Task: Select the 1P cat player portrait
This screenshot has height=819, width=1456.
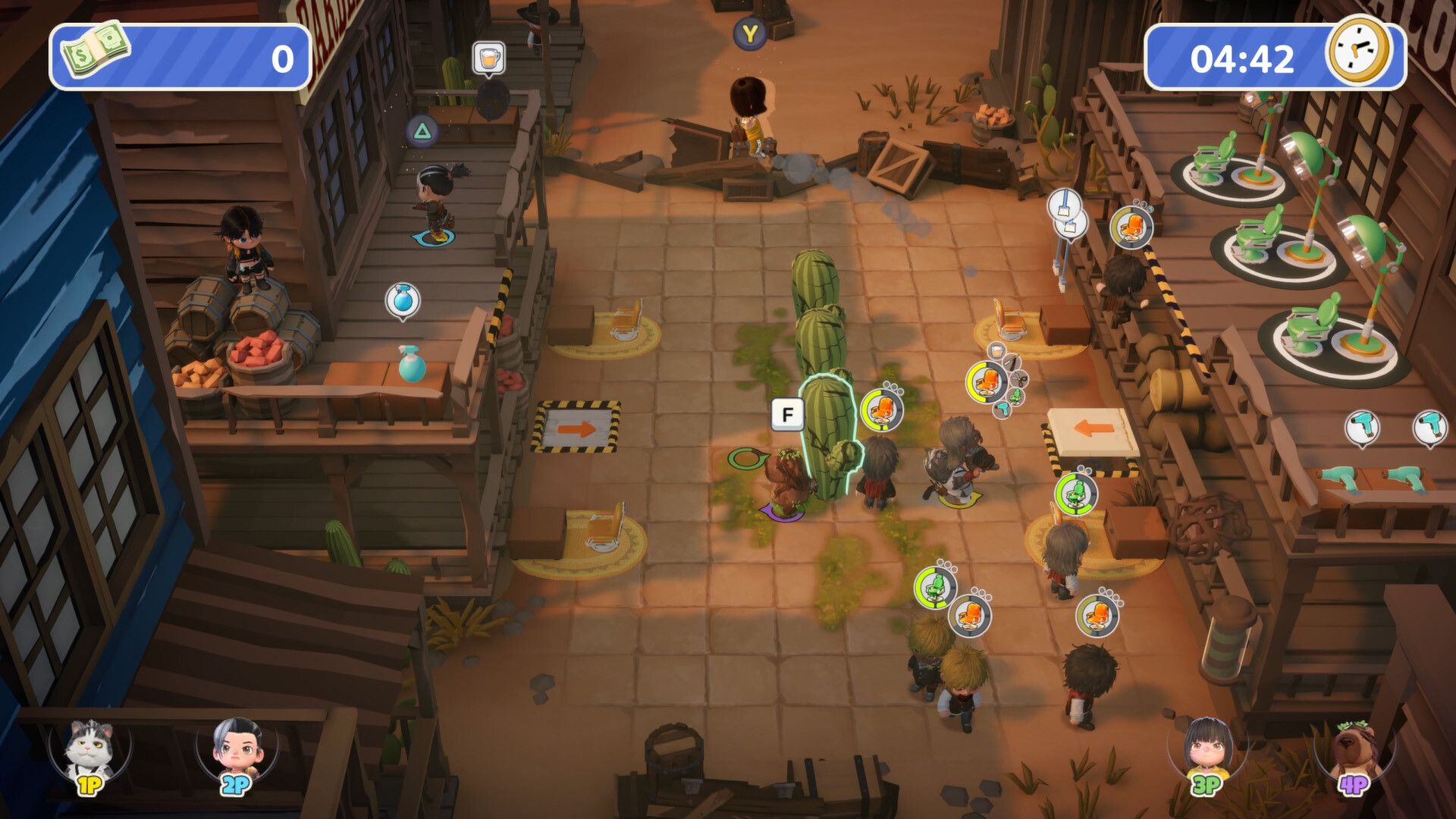Action: point(89,752)
